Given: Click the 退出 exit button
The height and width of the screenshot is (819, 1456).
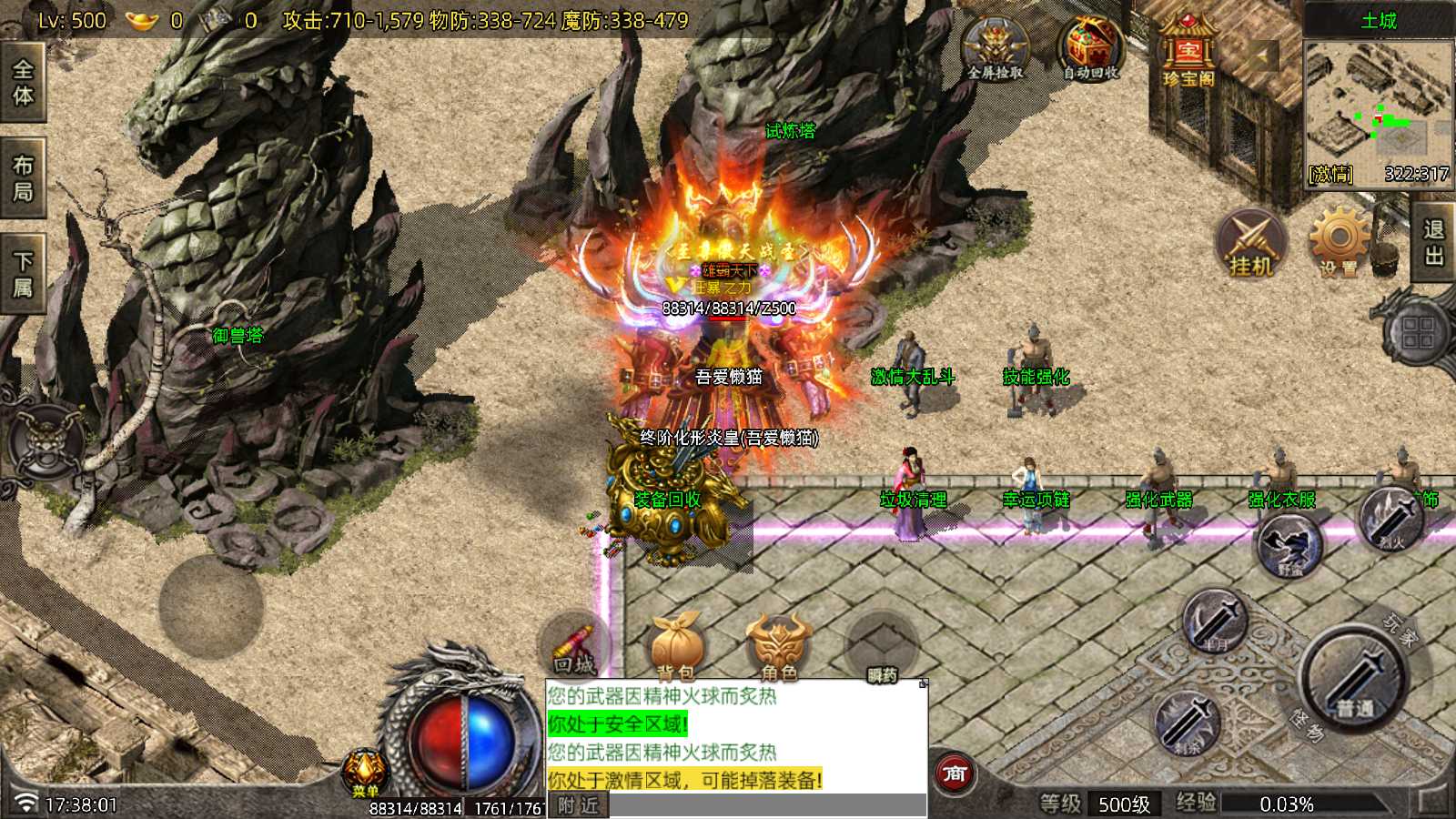Looking at the screenshot, I should [x=1434, y=242].
